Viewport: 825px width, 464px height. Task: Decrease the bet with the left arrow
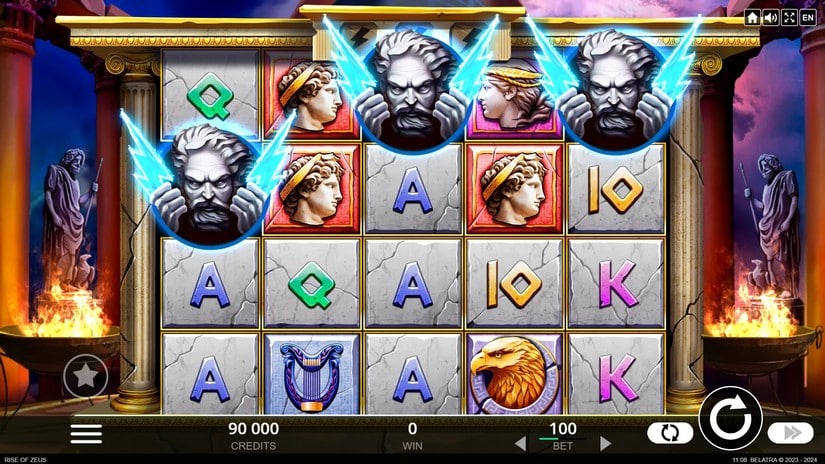(x=519, y=443)
